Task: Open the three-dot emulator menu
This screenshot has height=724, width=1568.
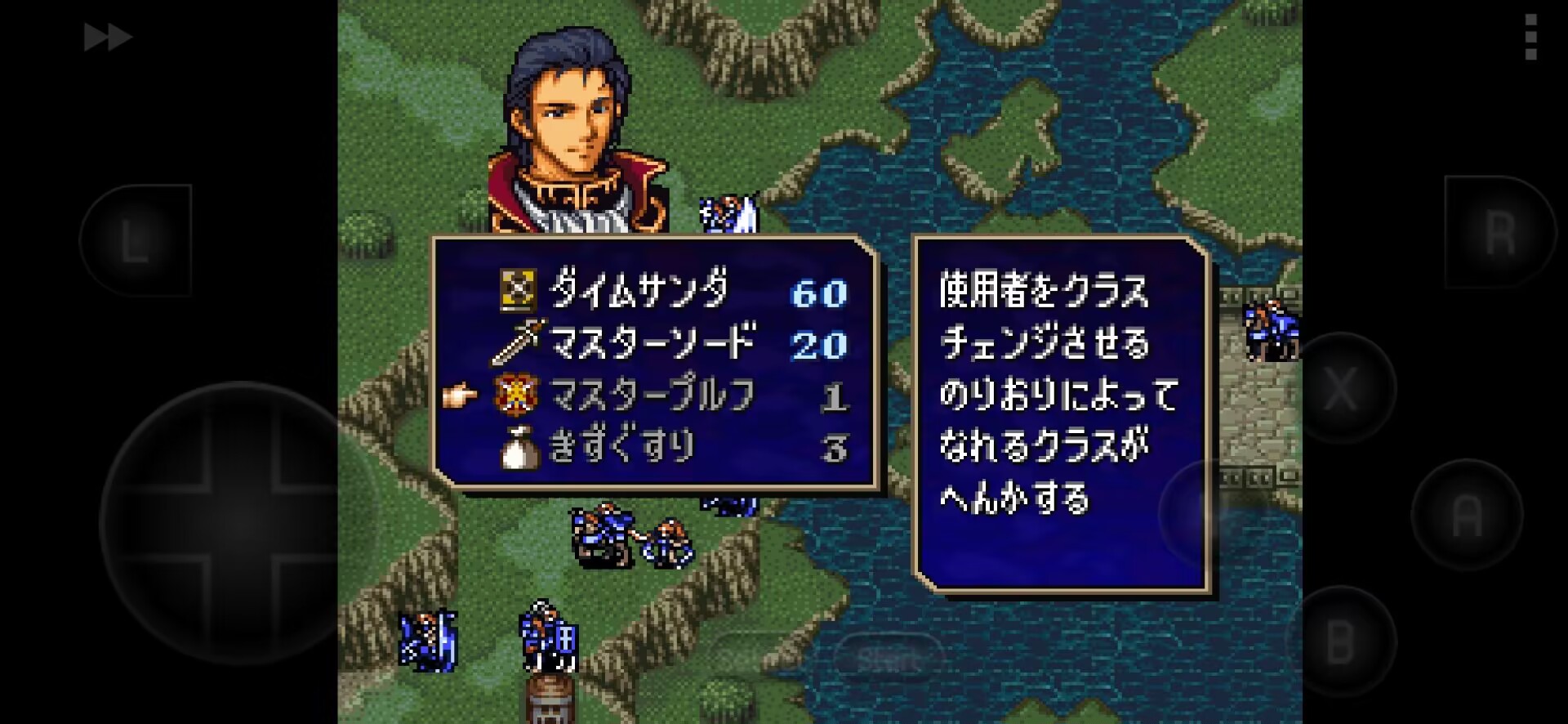Action: click(x=1532, y=36)
